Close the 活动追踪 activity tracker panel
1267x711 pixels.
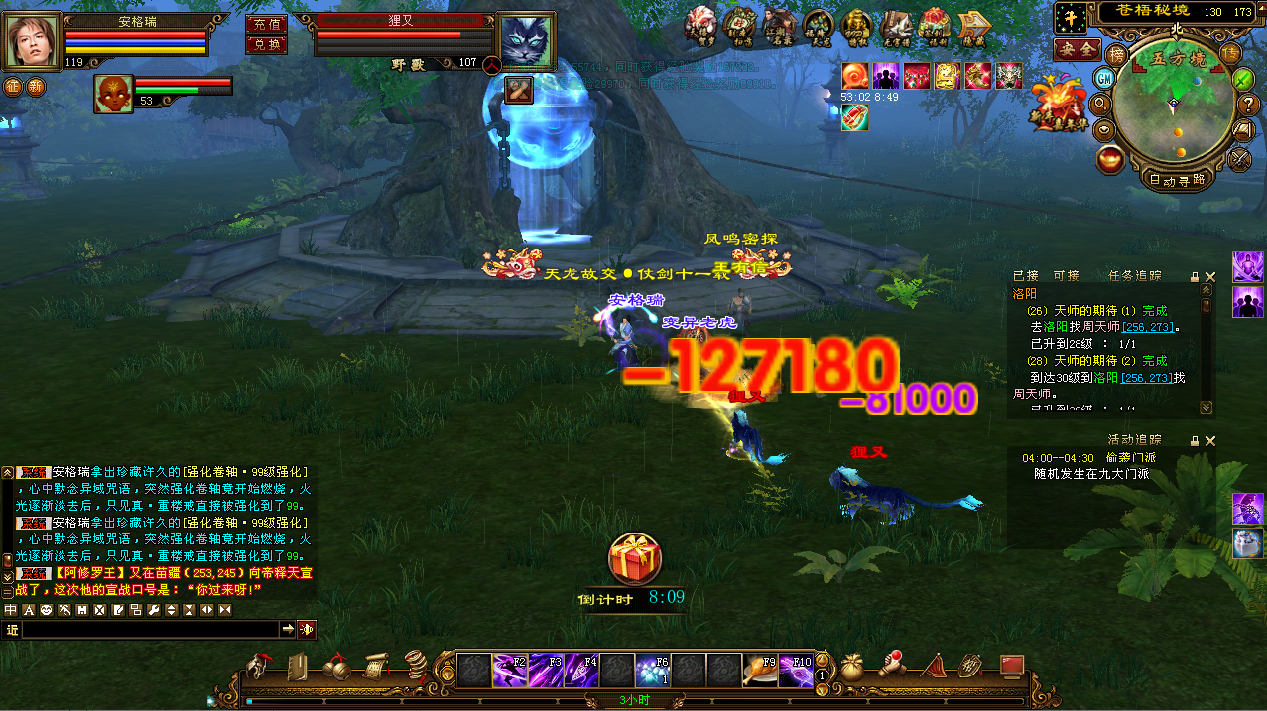pos(1210,440)
